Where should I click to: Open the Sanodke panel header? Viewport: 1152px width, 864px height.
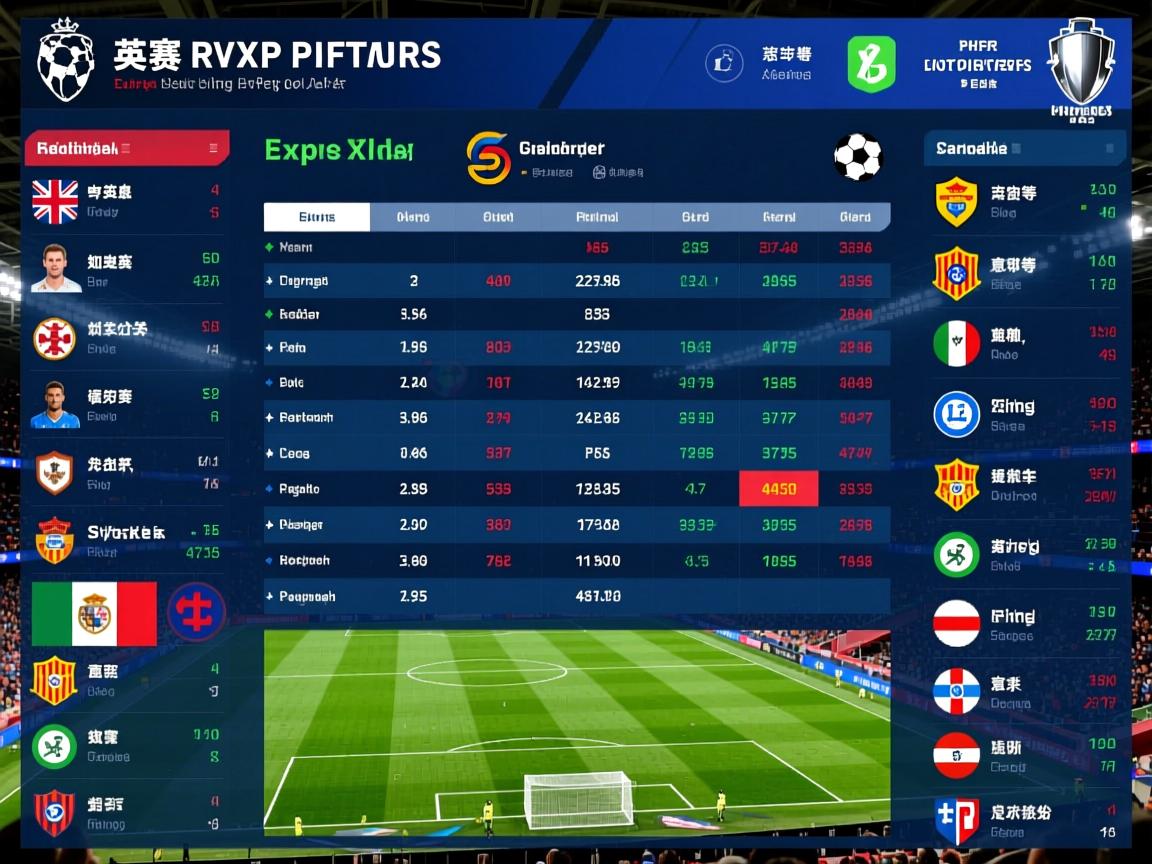(x=1024, y=149)
